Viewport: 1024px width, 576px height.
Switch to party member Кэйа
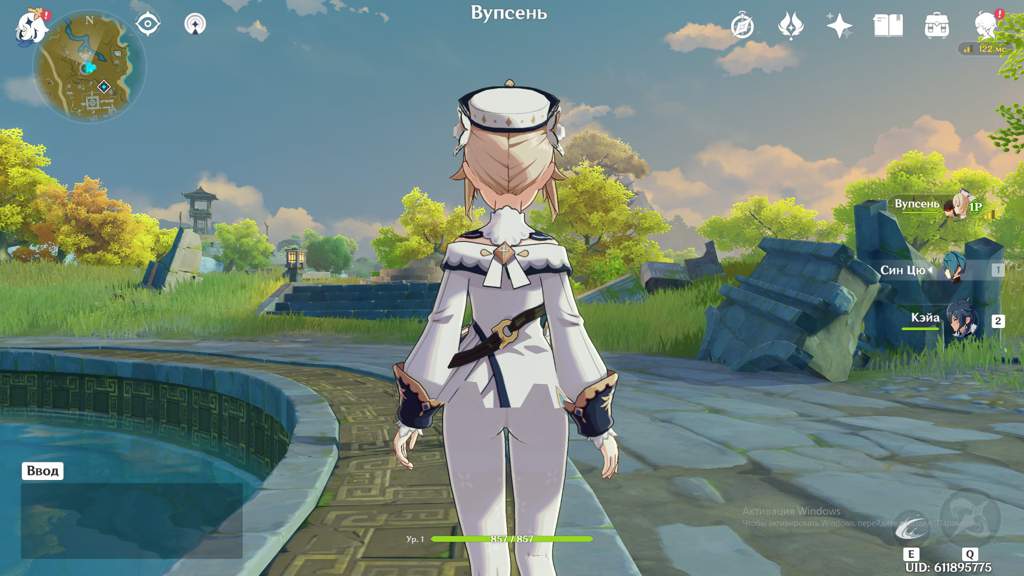pyautogui.click(x=962, y=320)
